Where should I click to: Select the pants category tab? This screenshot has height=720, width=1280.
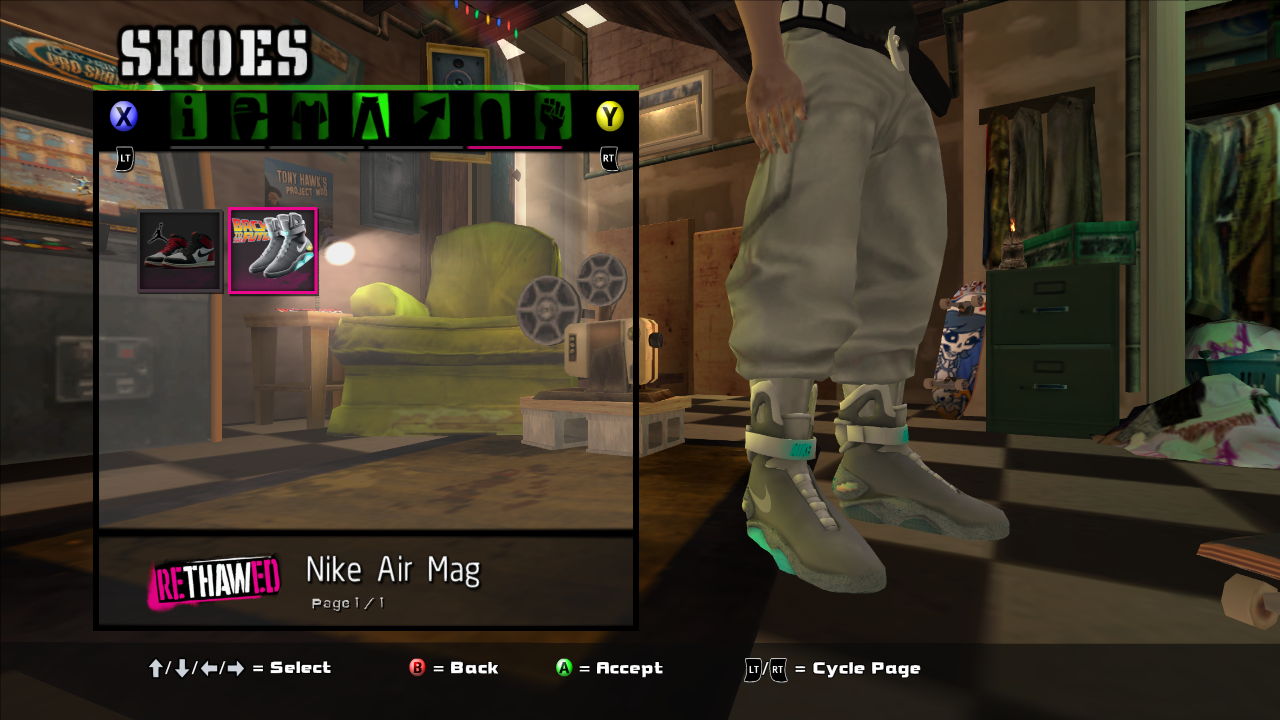(370, 117)
